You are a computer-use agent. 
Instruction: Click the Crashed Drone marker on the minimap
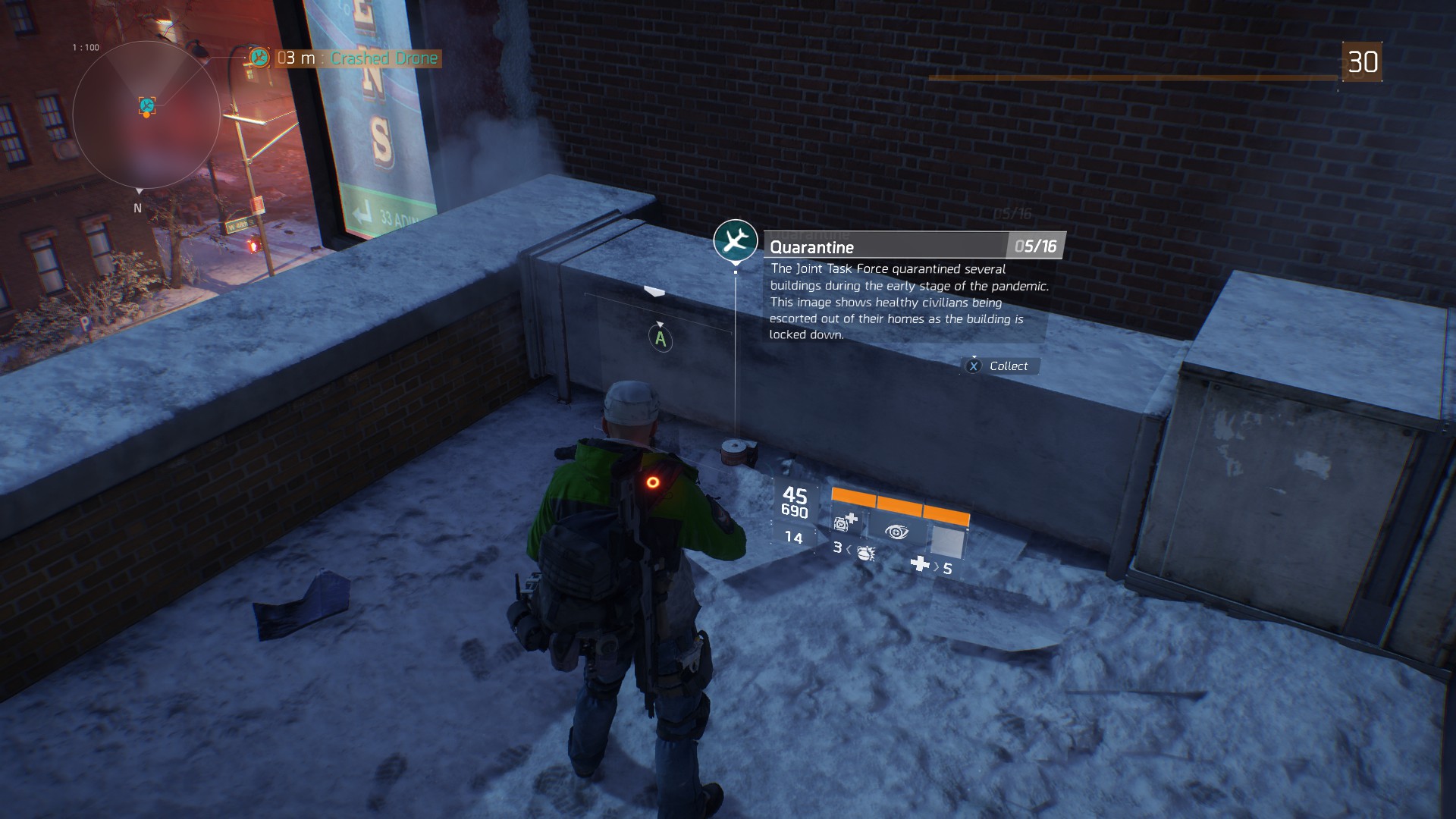tap(147, 105)
